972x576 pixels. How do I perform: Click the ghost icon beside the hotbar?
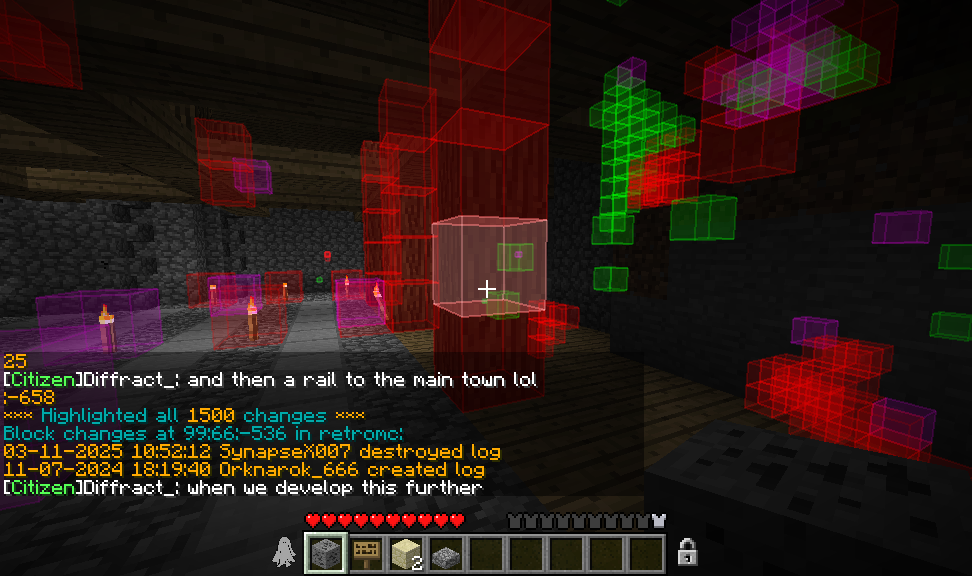[x=284, y=553]
